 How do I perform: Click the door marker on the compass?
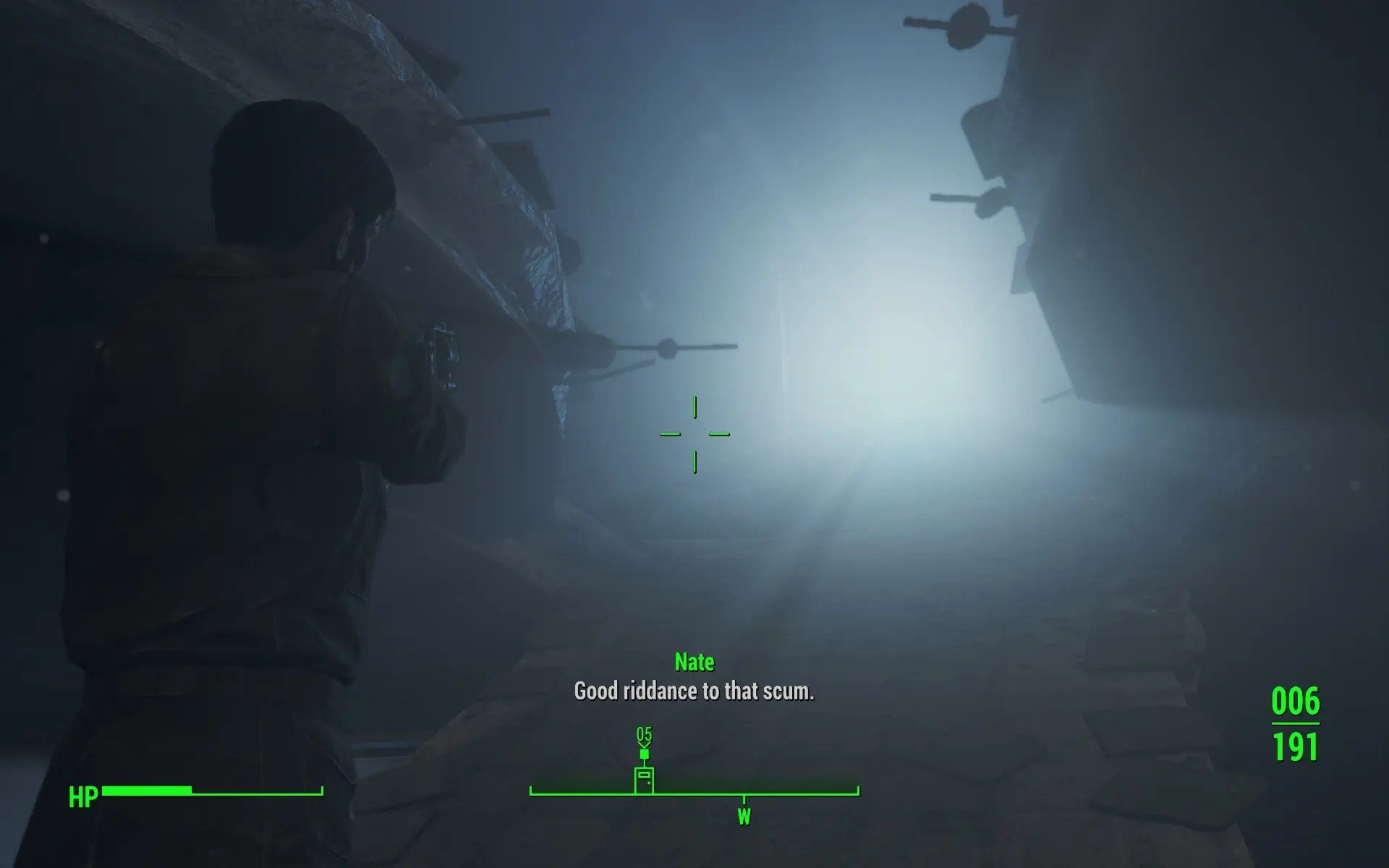click(x=644, y=780)
